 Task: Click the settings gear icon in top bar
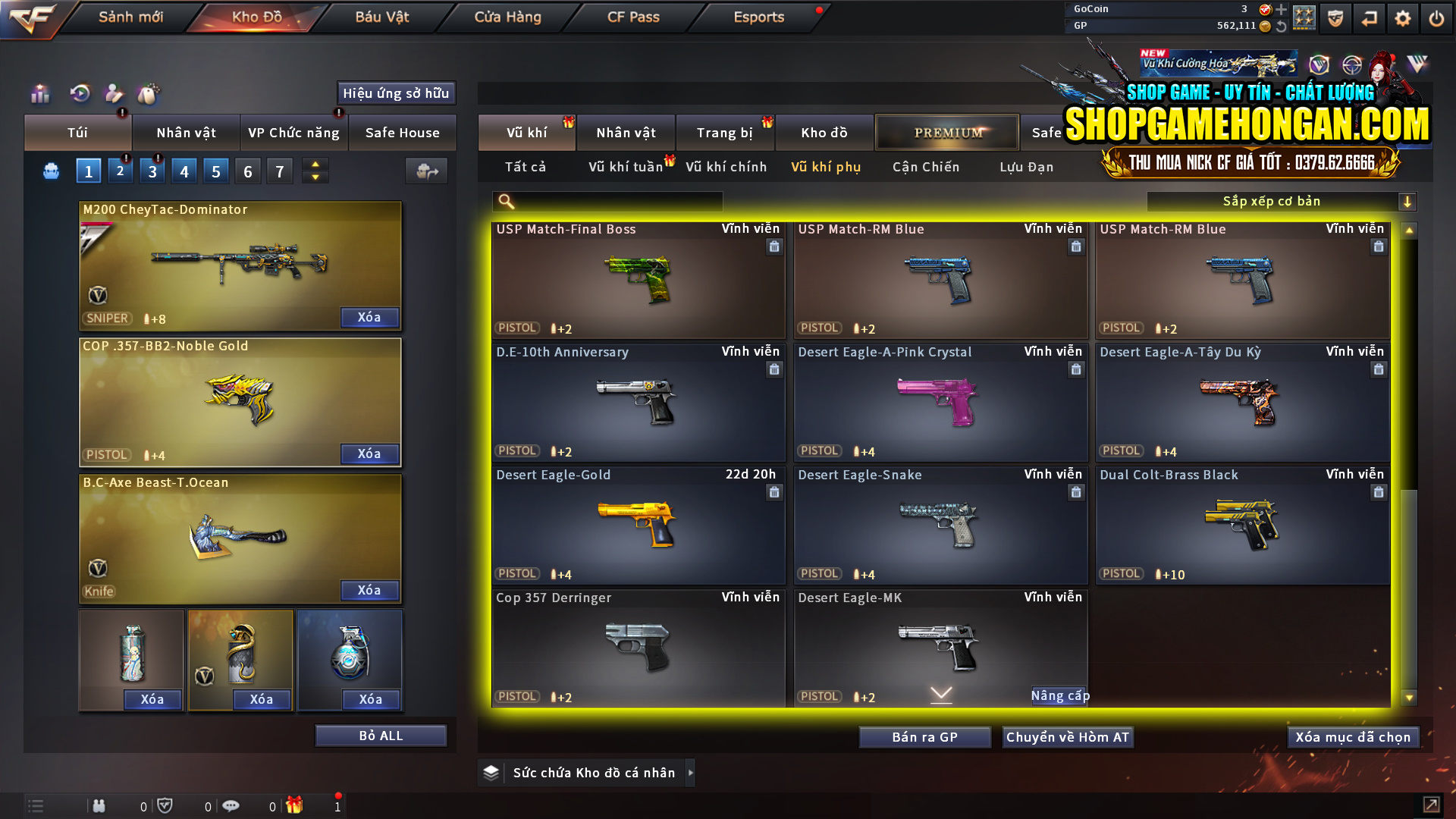pos(1403,17)
